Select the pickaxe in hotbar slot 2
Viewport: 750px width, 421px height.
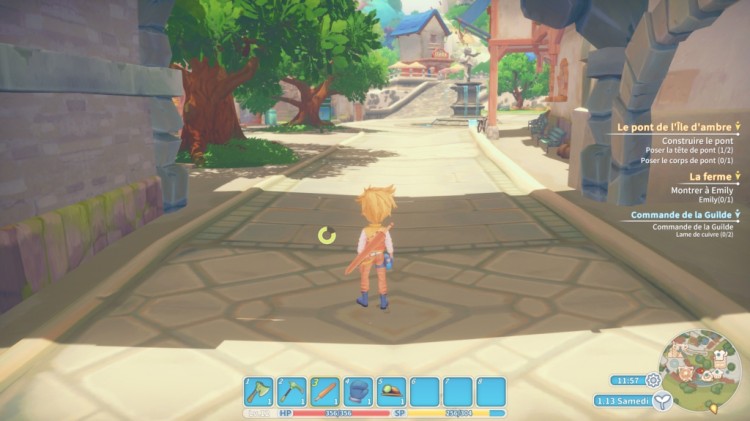coord(291,391)
